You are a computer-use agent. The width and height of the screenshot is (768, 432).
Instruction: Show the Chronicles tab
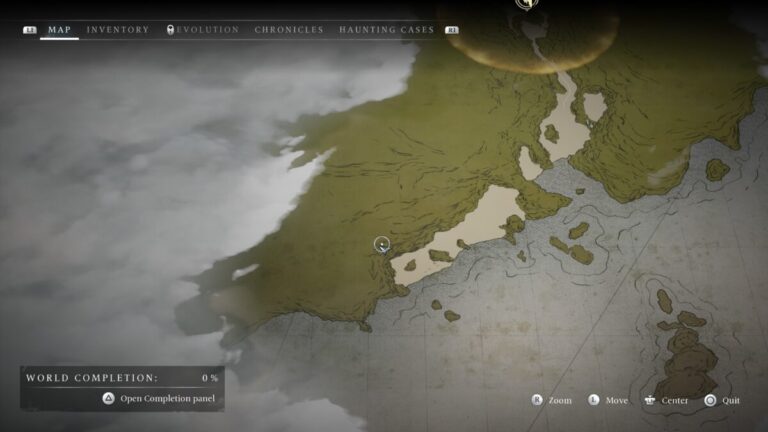pyautogui.click(x=289, y=30)
